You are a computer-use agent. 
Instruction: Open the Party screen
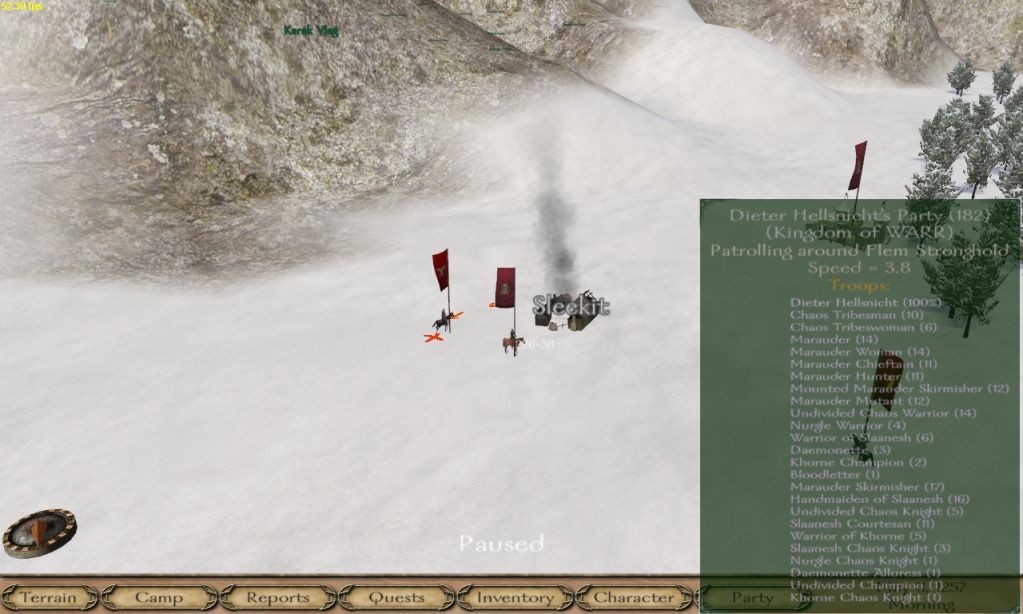[x=752, y=598]
